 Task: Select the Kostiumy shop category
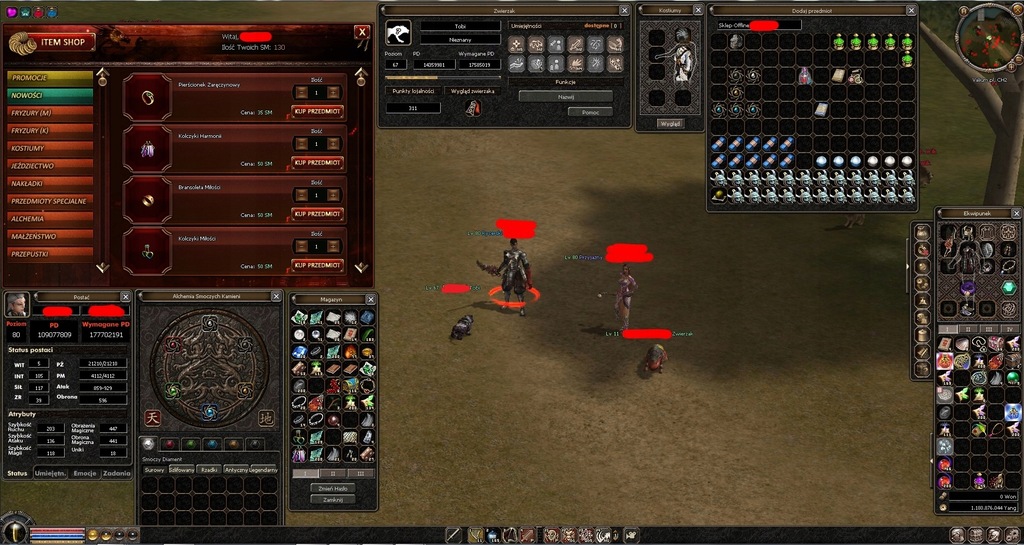tap(49, 148)
